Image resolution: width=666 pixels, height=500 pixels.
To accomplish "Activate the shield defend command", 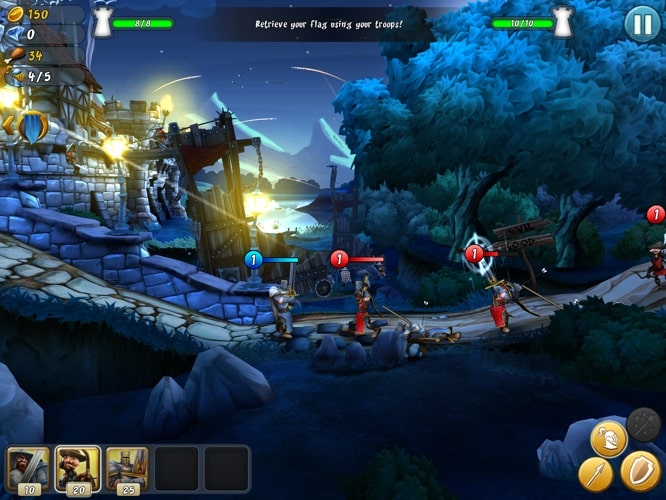I will pos(639,471).
